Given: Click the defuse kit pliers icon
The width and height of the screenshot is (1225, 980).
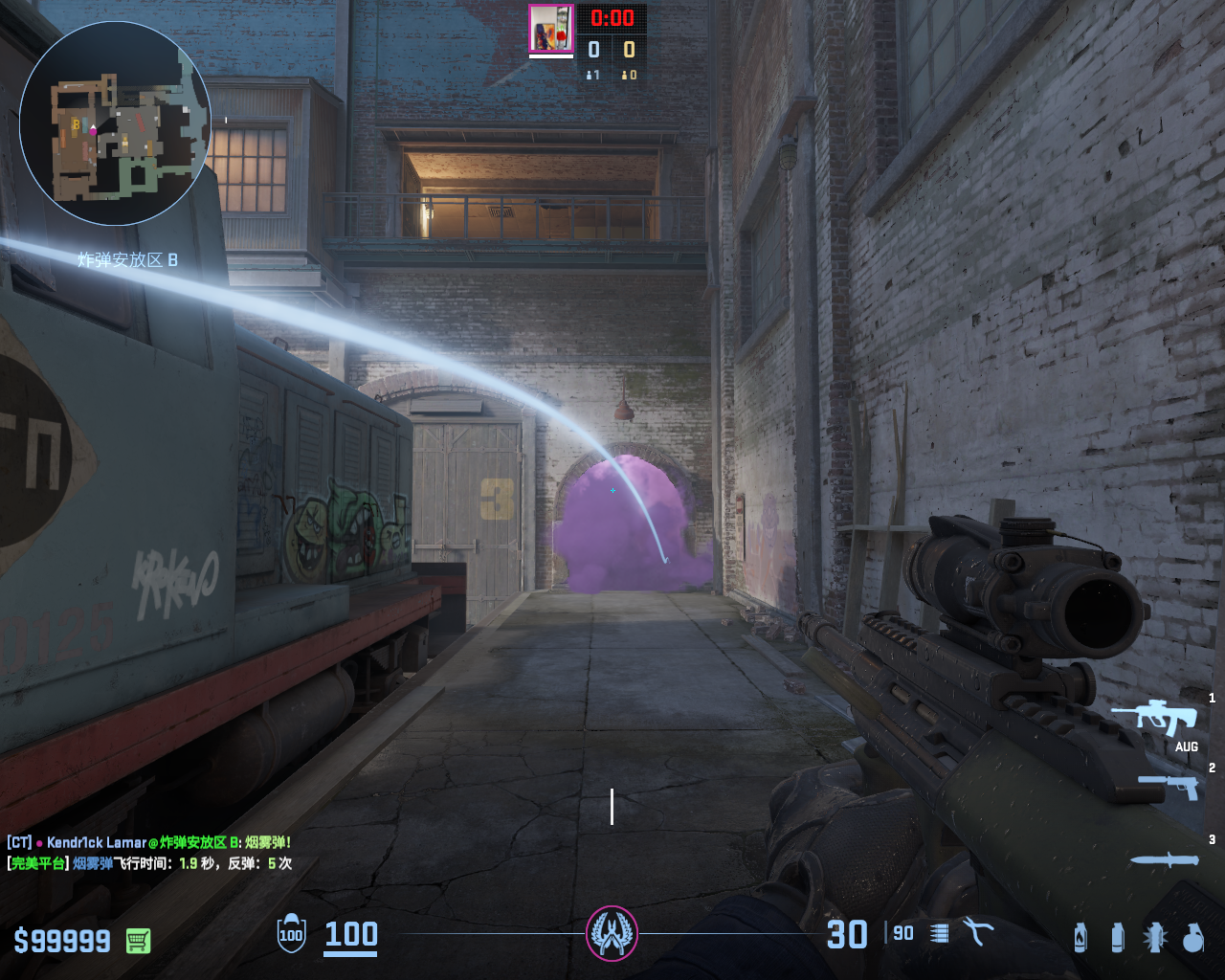Looking at the screenshot, I should click(977, 932).
